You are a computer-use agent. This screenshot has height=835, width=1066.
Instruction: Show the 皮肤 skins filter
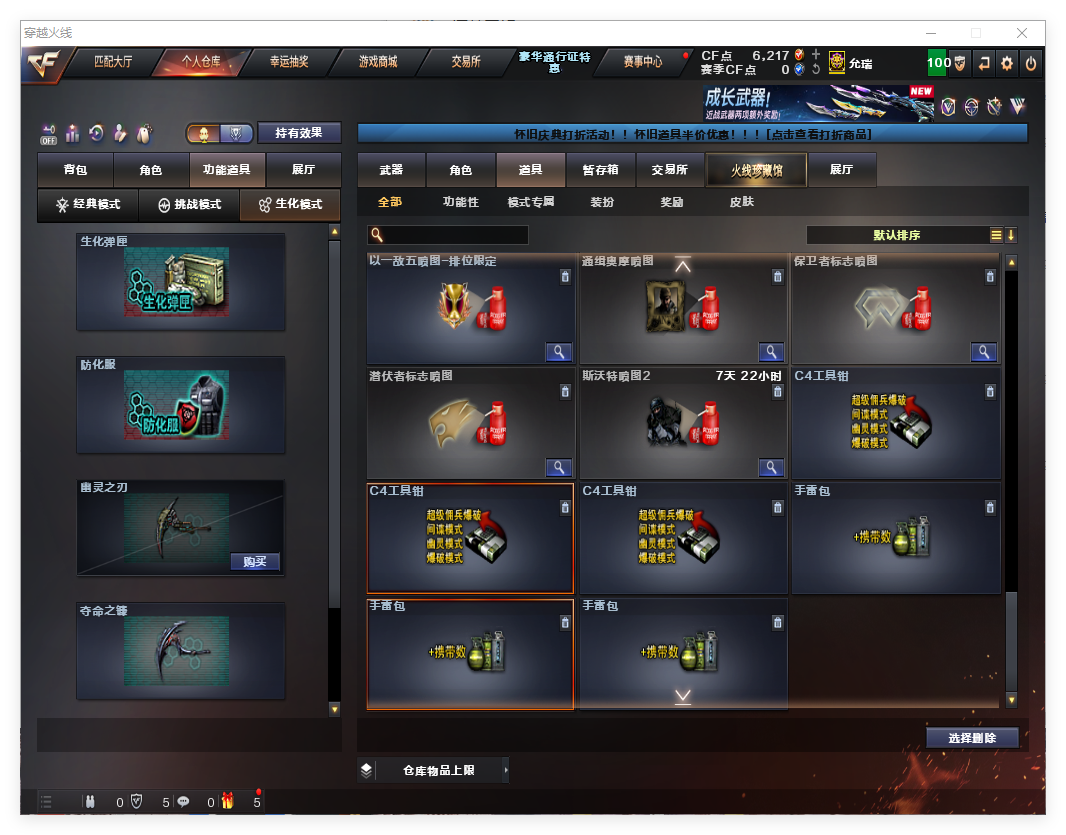pyautogui.click(x=741, y=202)
